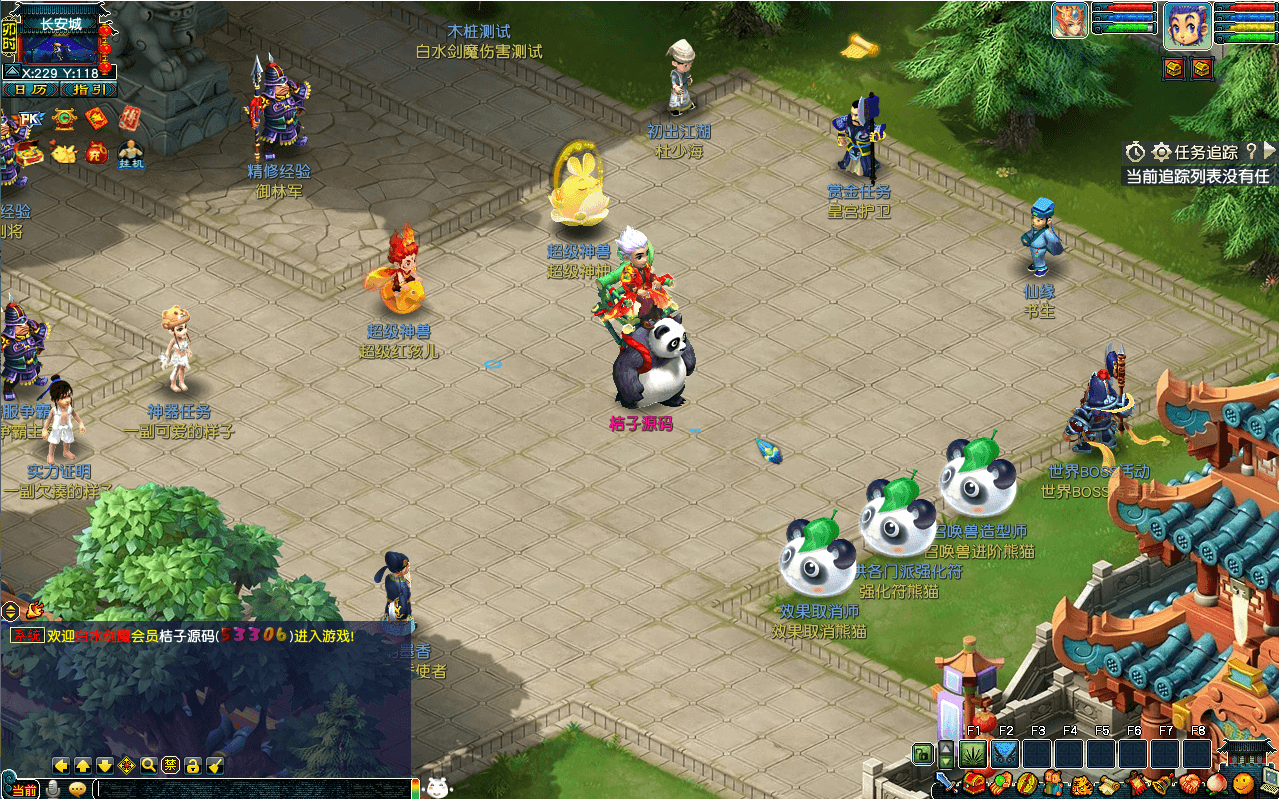Open the 任务追踪 gear settings
Viewport: 1279px width, 799px height.
(x=1161, y=152)
